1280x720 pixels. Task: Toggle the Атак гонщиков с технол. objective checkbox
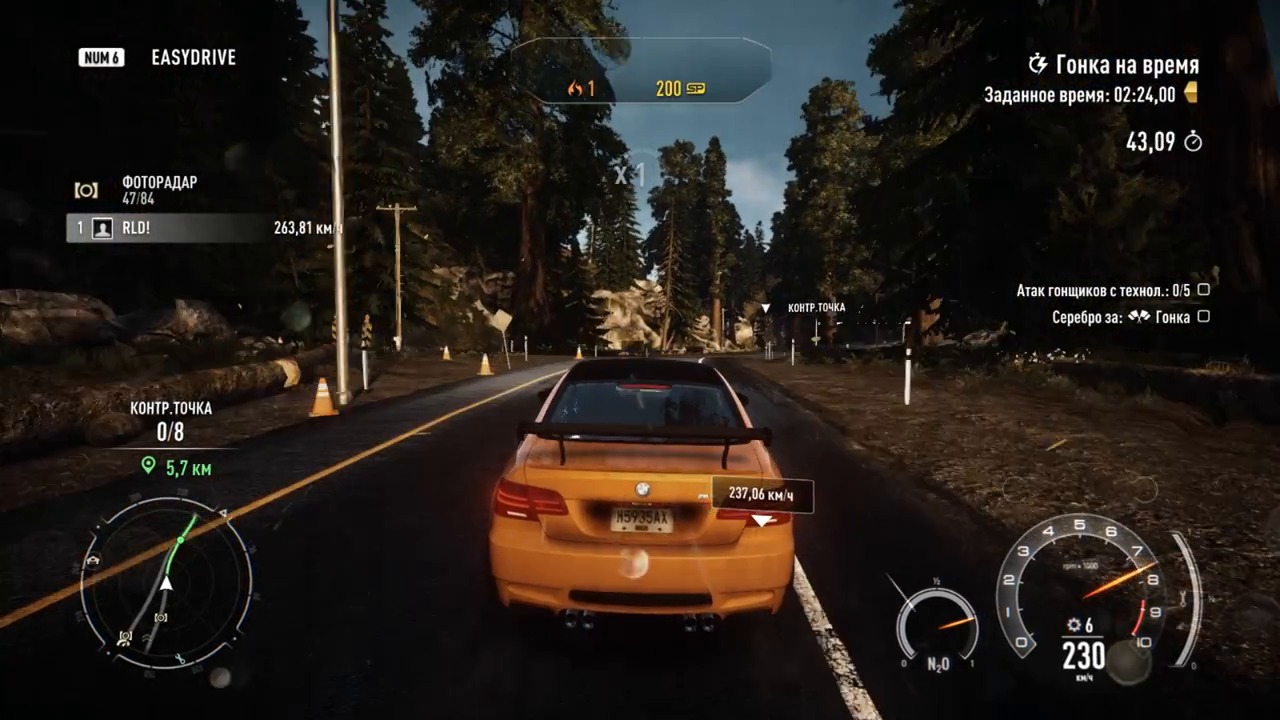pyautogui.click(x=1204, y=290)
